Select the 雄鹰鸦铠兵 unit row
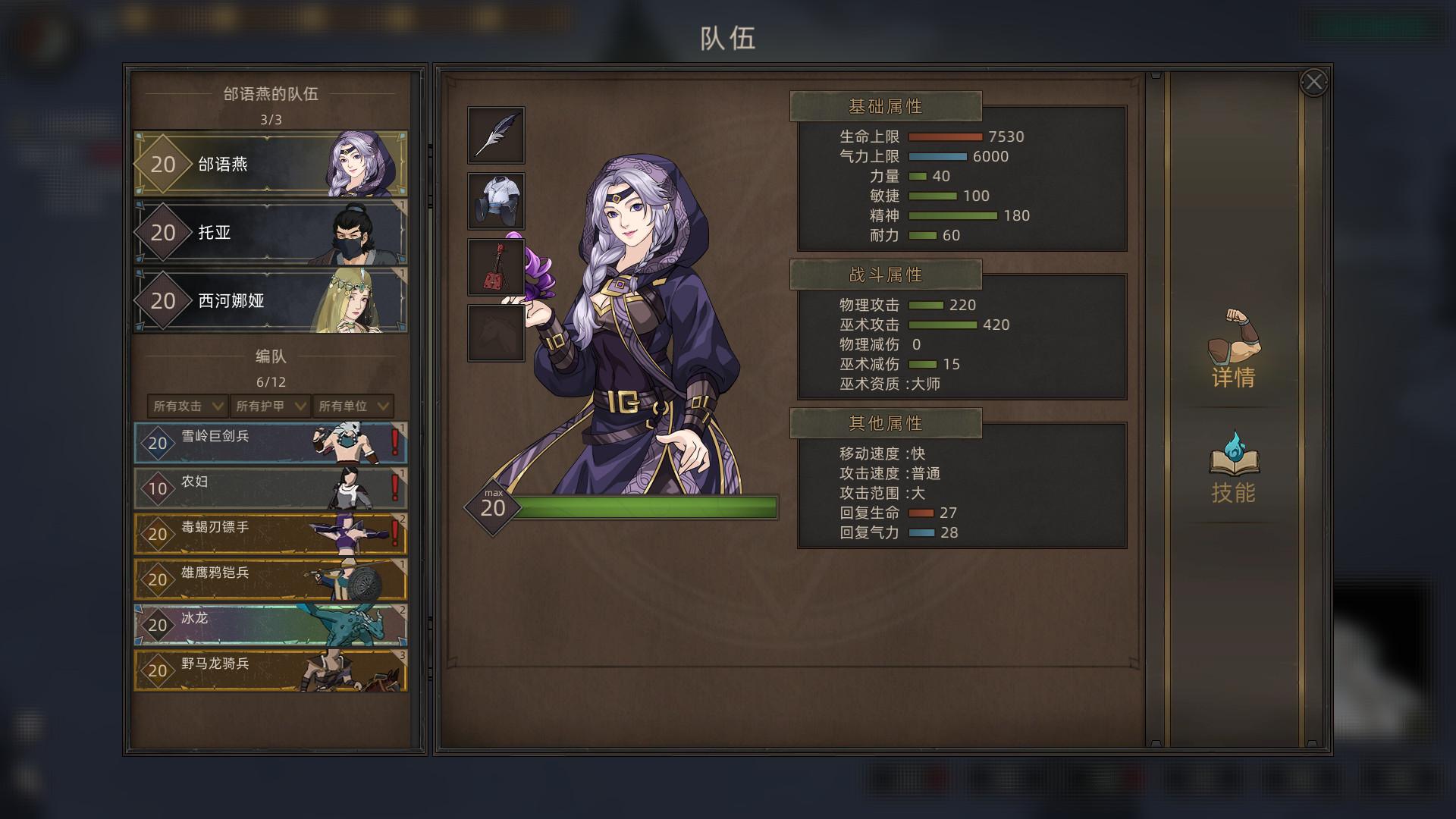 pyautogui.click(x=270, y=579)
